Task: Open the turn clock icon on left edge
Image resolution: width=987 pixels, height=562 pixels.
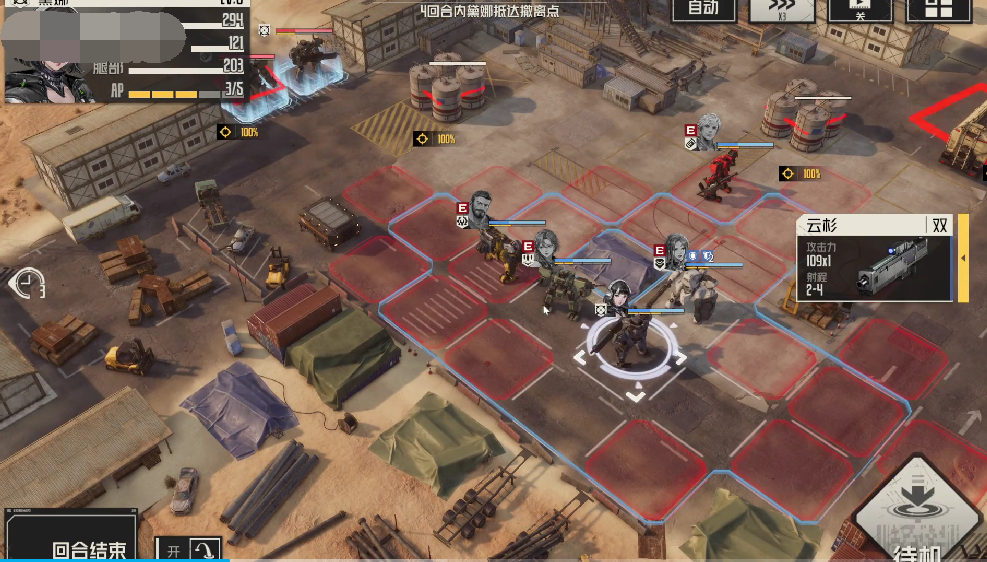Action: coord(28,284)
